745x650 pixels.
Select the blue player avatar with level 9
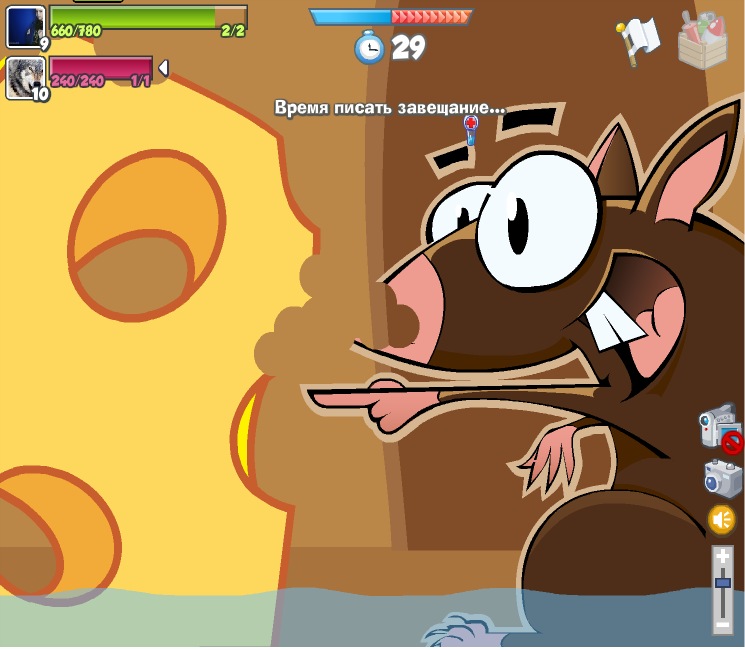point(25,26)
